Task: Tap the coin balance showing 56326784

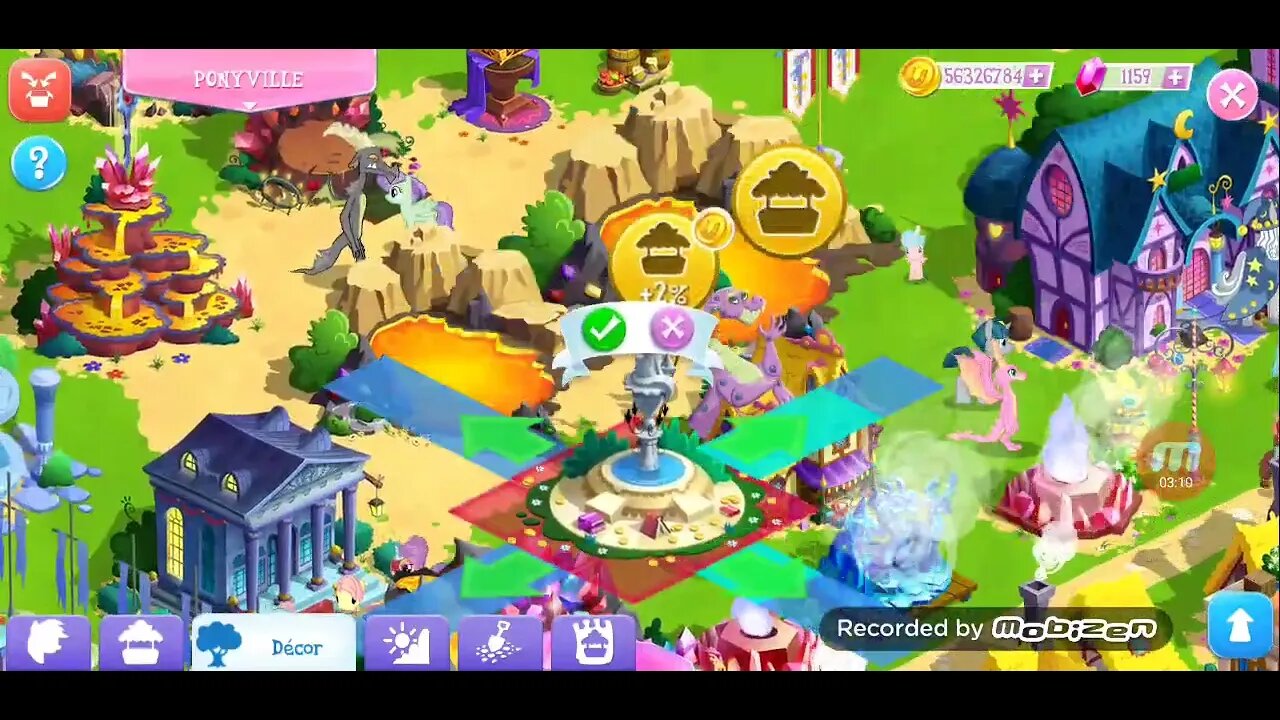Action: tap(980, 74)
